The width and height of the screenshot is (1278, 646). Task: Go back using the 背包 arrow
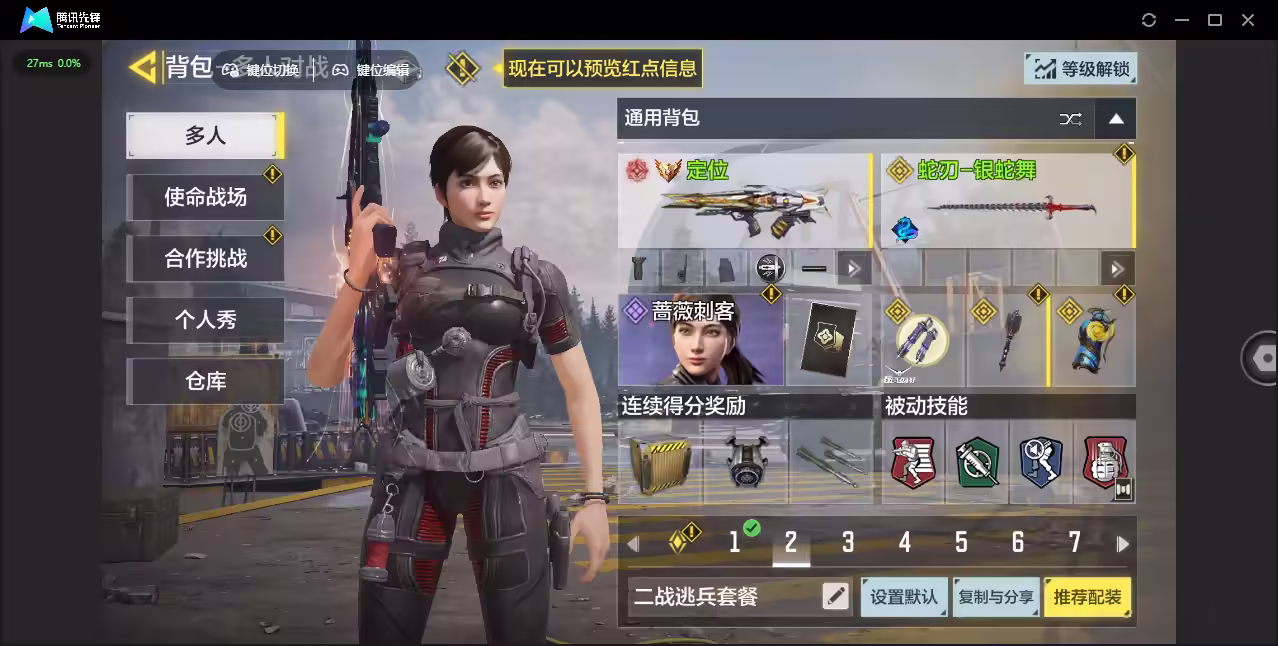(145, 68)
